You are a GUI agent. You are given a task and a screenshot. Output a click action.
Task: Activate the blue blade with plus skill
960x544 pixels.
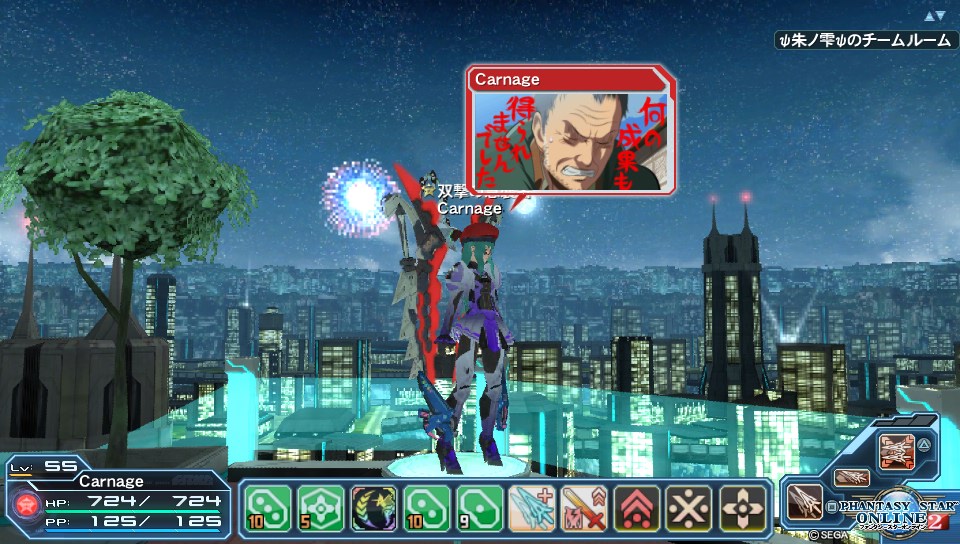click(532, 509)
